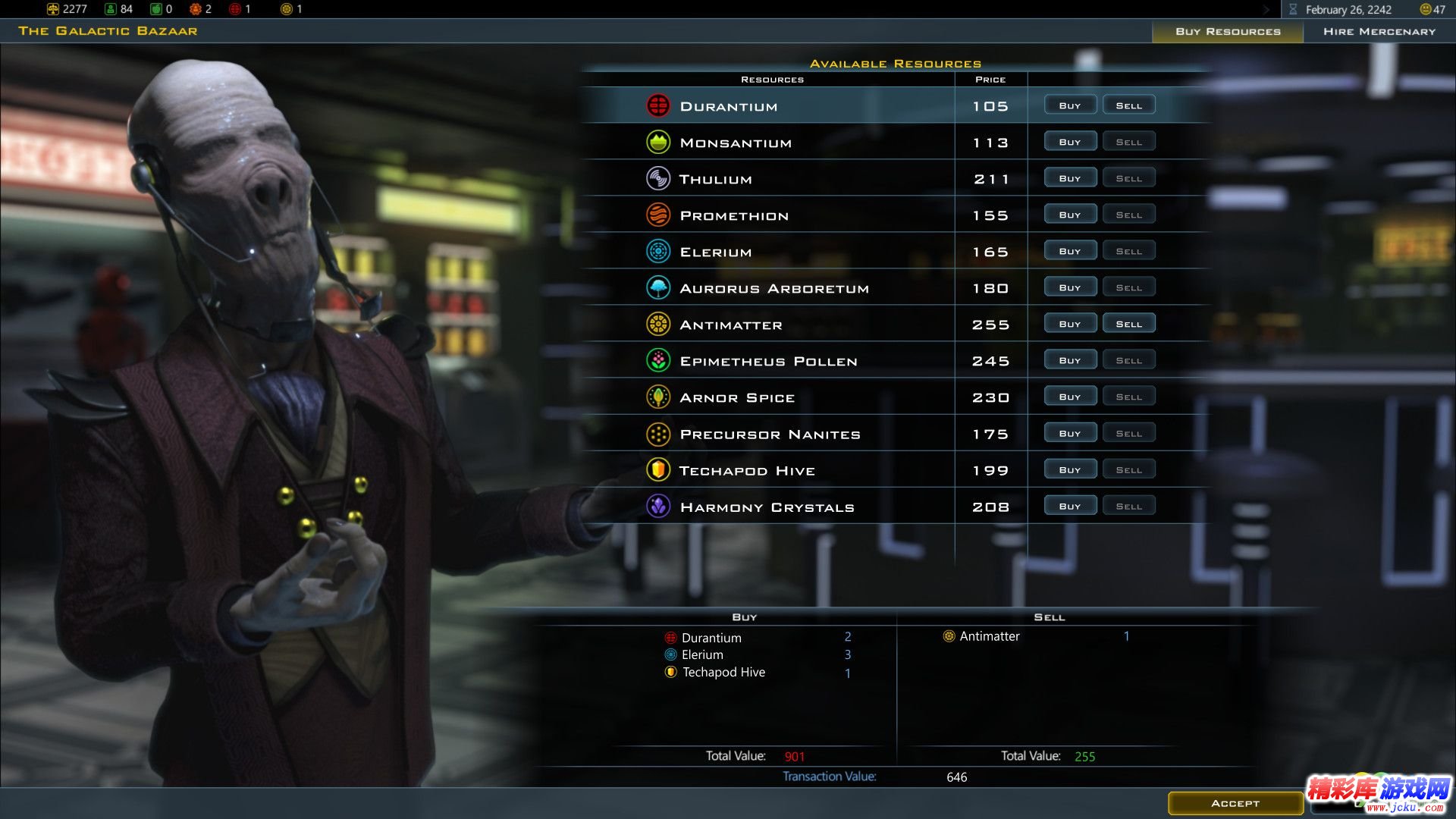Purchase Thulium with its Buy button
The image size is (1456, 819).
[x=1069, y=178]
